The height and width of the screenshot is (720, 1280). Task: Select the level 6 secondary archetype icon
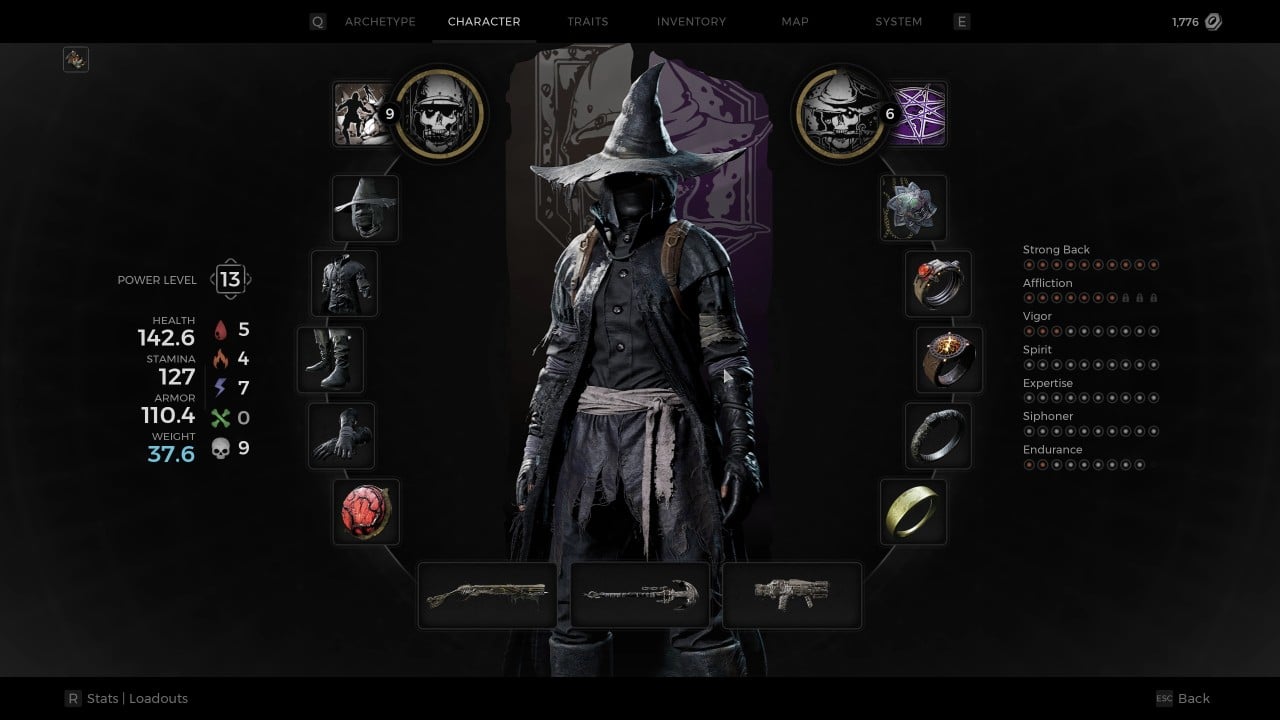840,113
